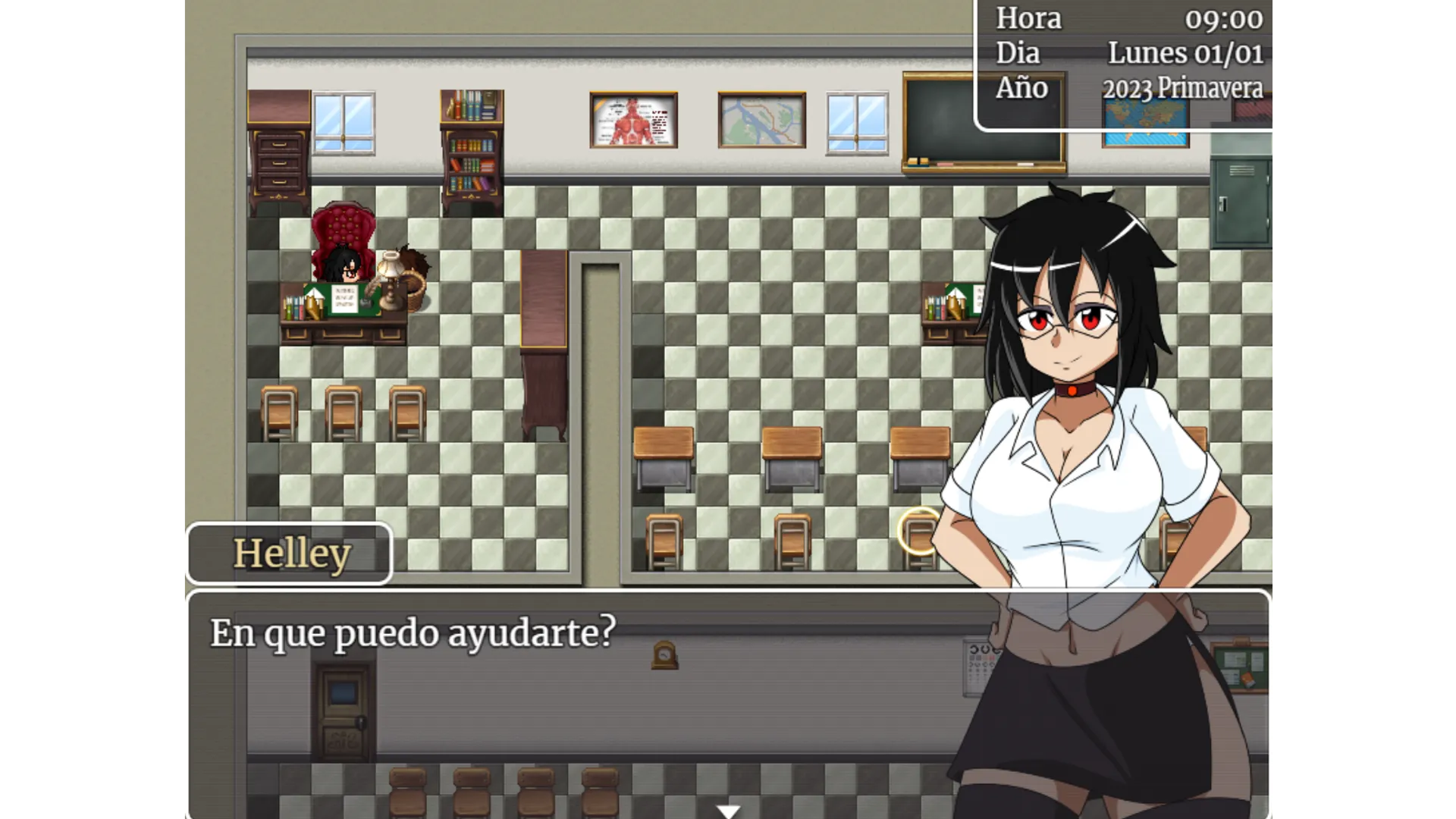Image resolution: width=1456 pixels, height=819 pixels.
Task: Click the highlighted circle on the student desk
Action: (920, 531)
